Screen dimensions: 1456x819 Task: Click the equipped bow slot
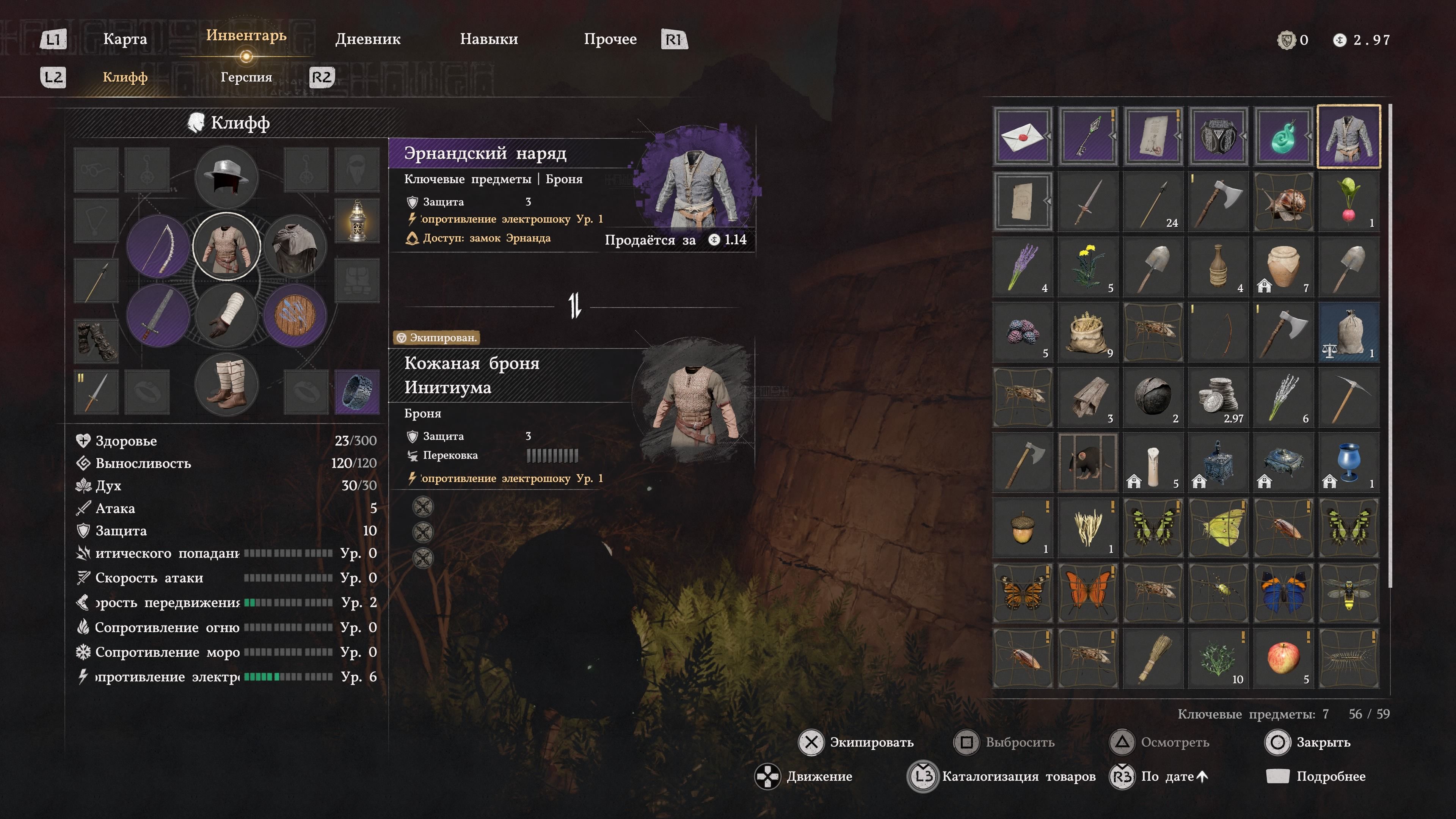click(158, 246)
